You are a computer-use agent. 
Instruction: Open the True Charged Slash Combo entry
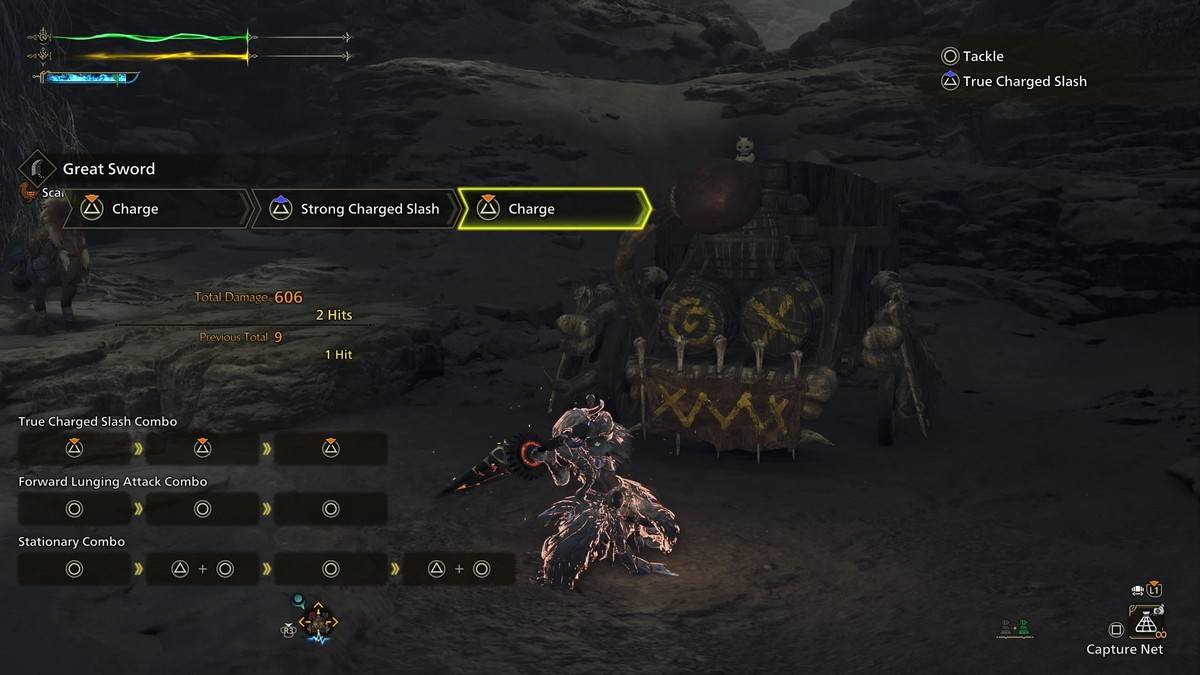coord(98,422)
